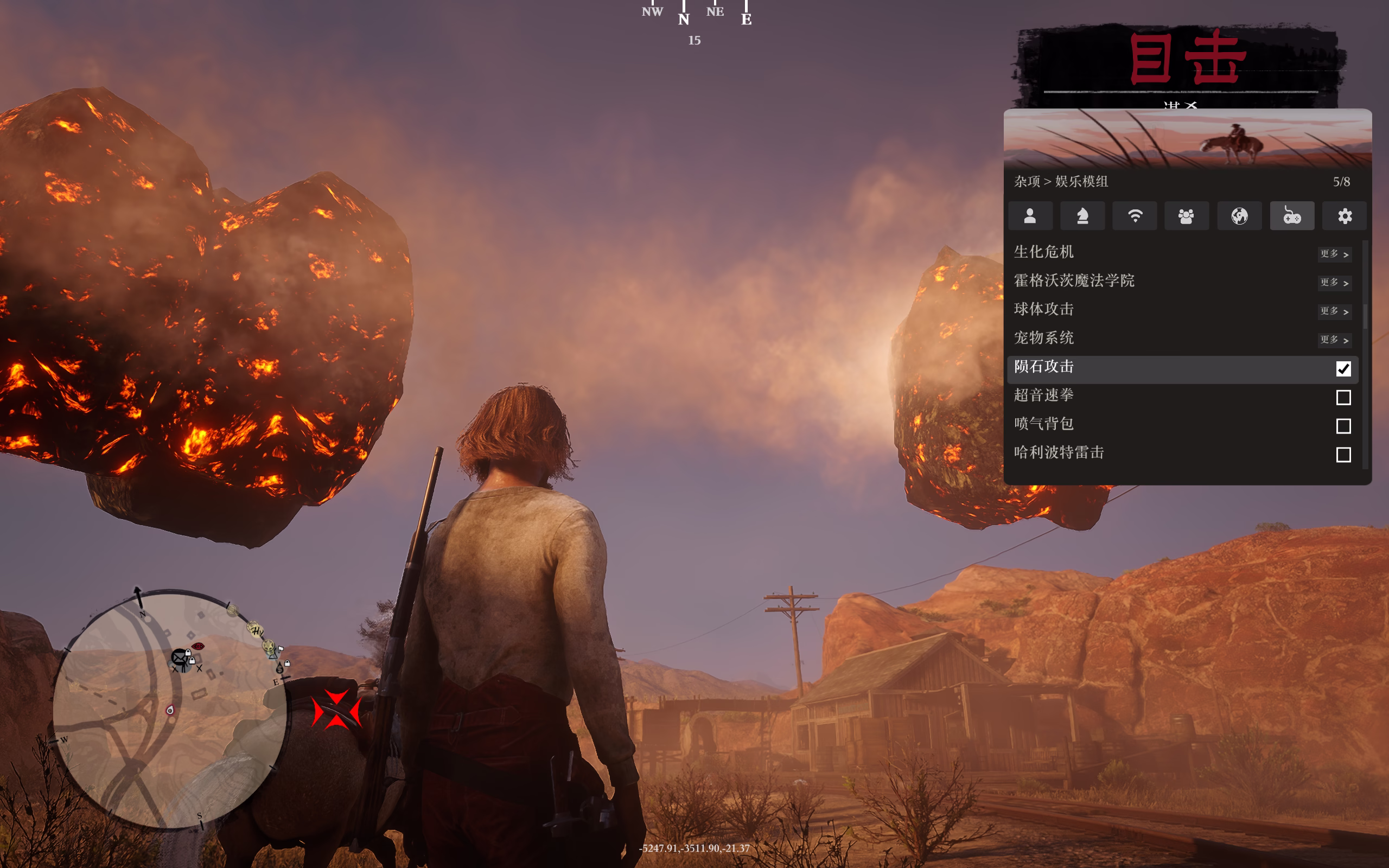Viewport: 1389px width, 868px height.
Task: Toggle the 陨石攻击 checkbox off
Action: (x=1343, y=368)
